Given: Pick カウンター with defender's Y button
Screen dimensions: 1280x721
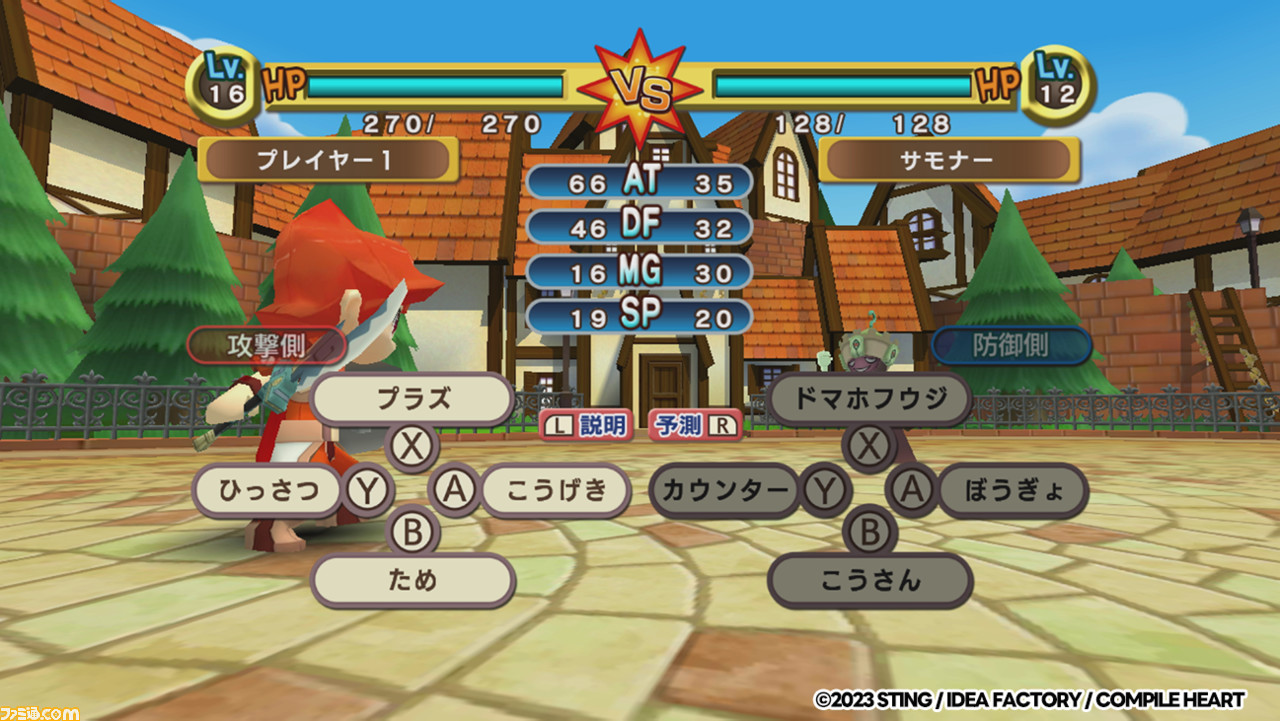Looking at the screenshot, I should (x=727, y=491).
